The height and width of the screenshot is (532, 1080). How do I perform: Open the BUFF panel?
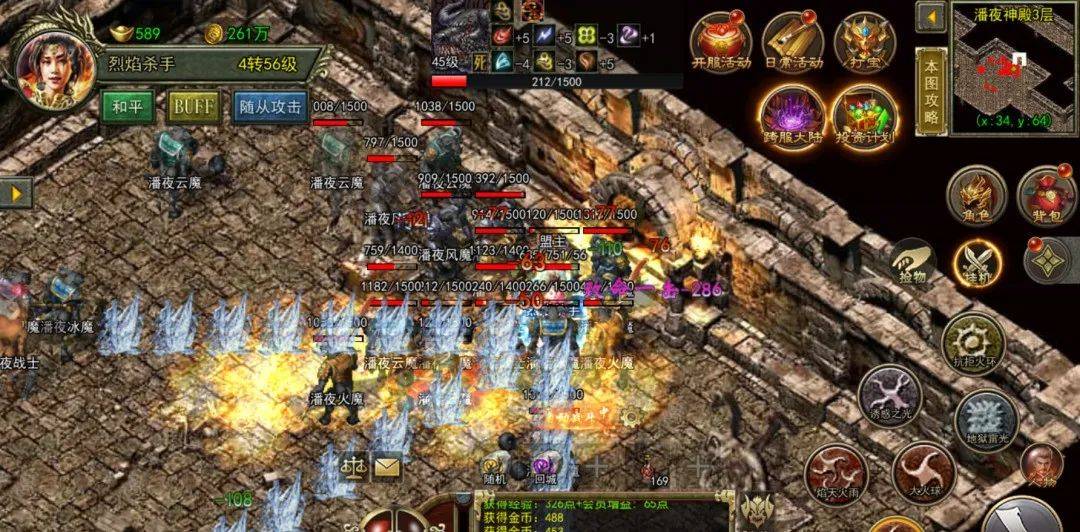click(x=194, y=106)
